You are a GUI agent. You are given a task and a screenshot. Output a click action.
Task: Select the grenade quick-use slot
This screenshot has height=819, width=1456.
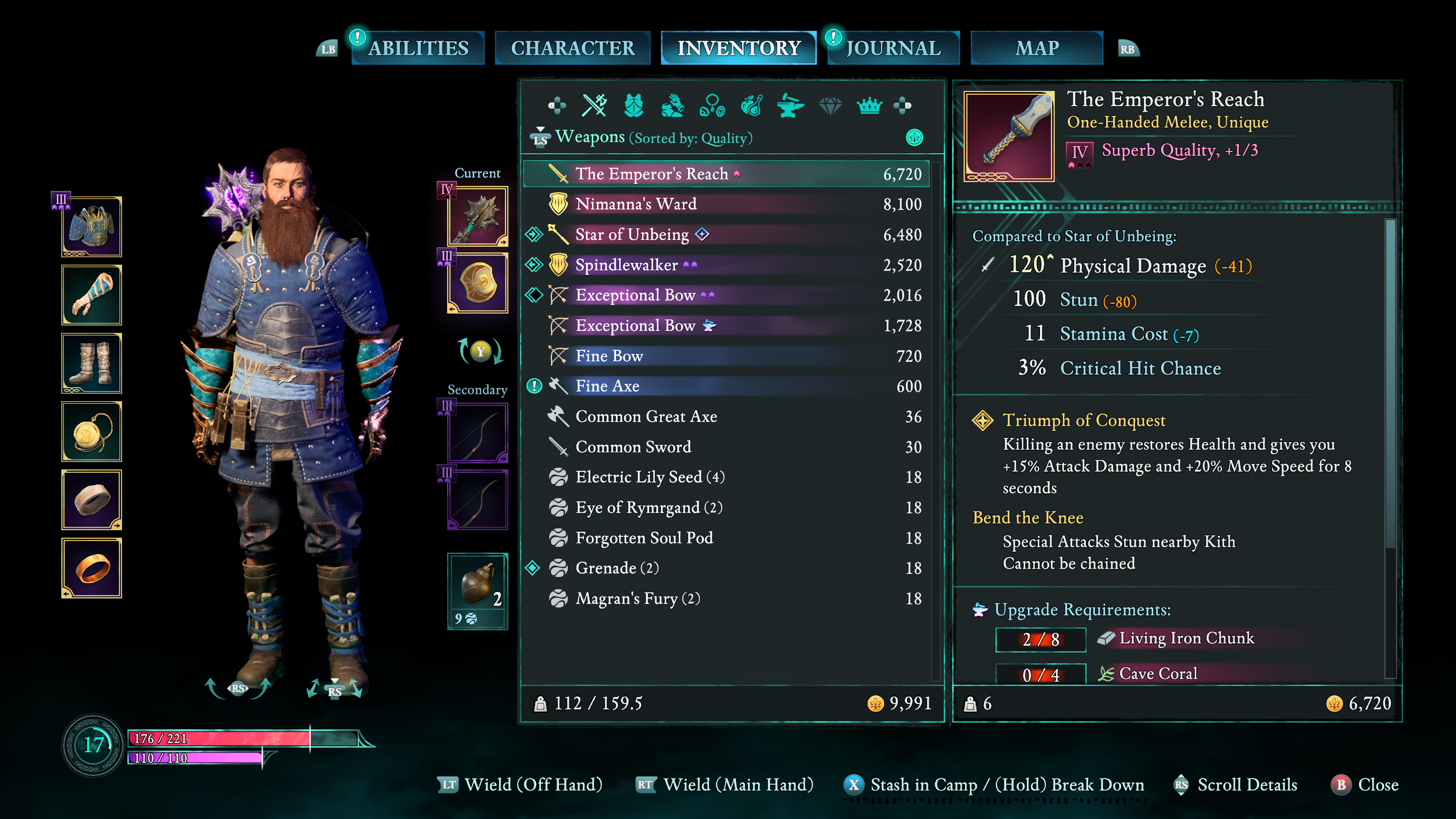click(478, 591)
